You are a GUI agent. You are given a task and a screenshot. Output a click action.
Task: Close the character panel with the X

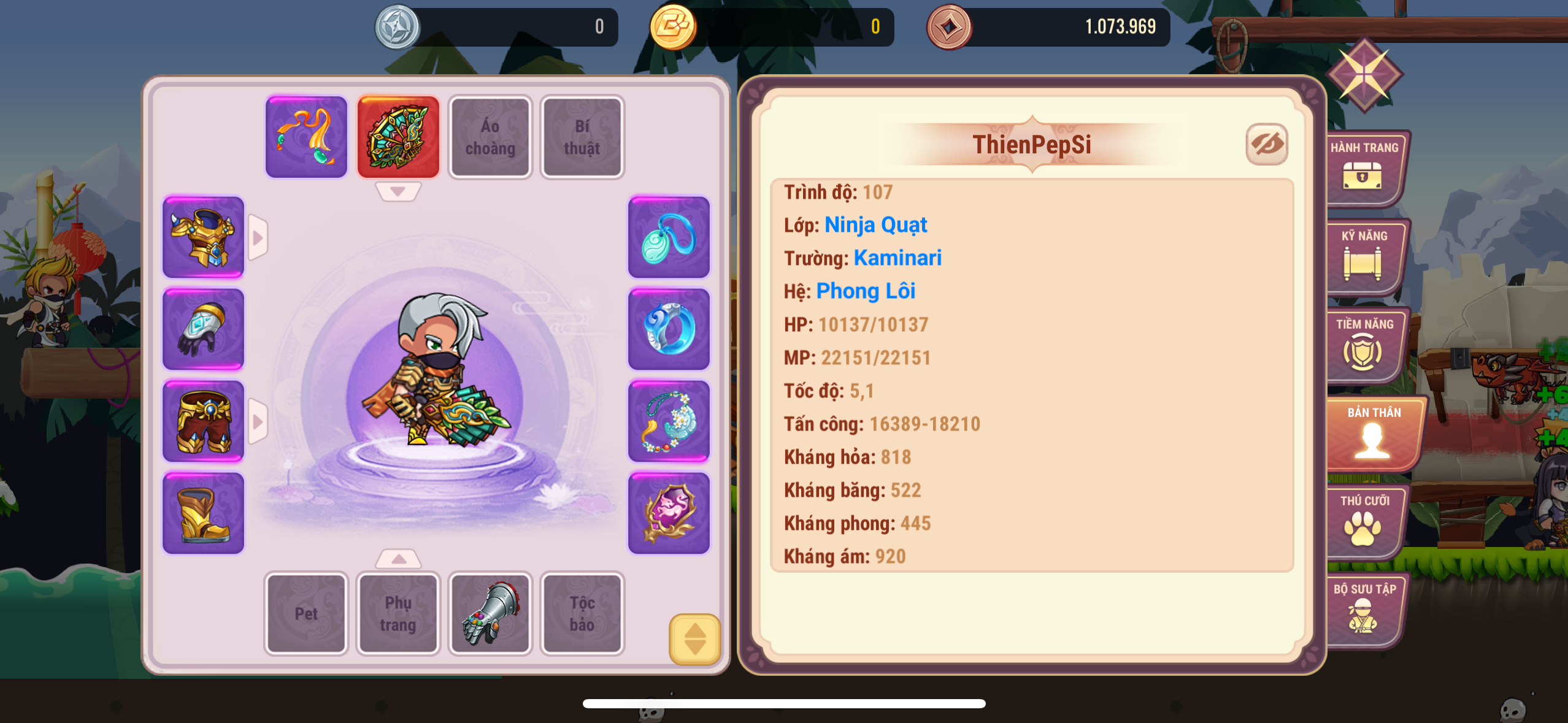click(1364, 75)
